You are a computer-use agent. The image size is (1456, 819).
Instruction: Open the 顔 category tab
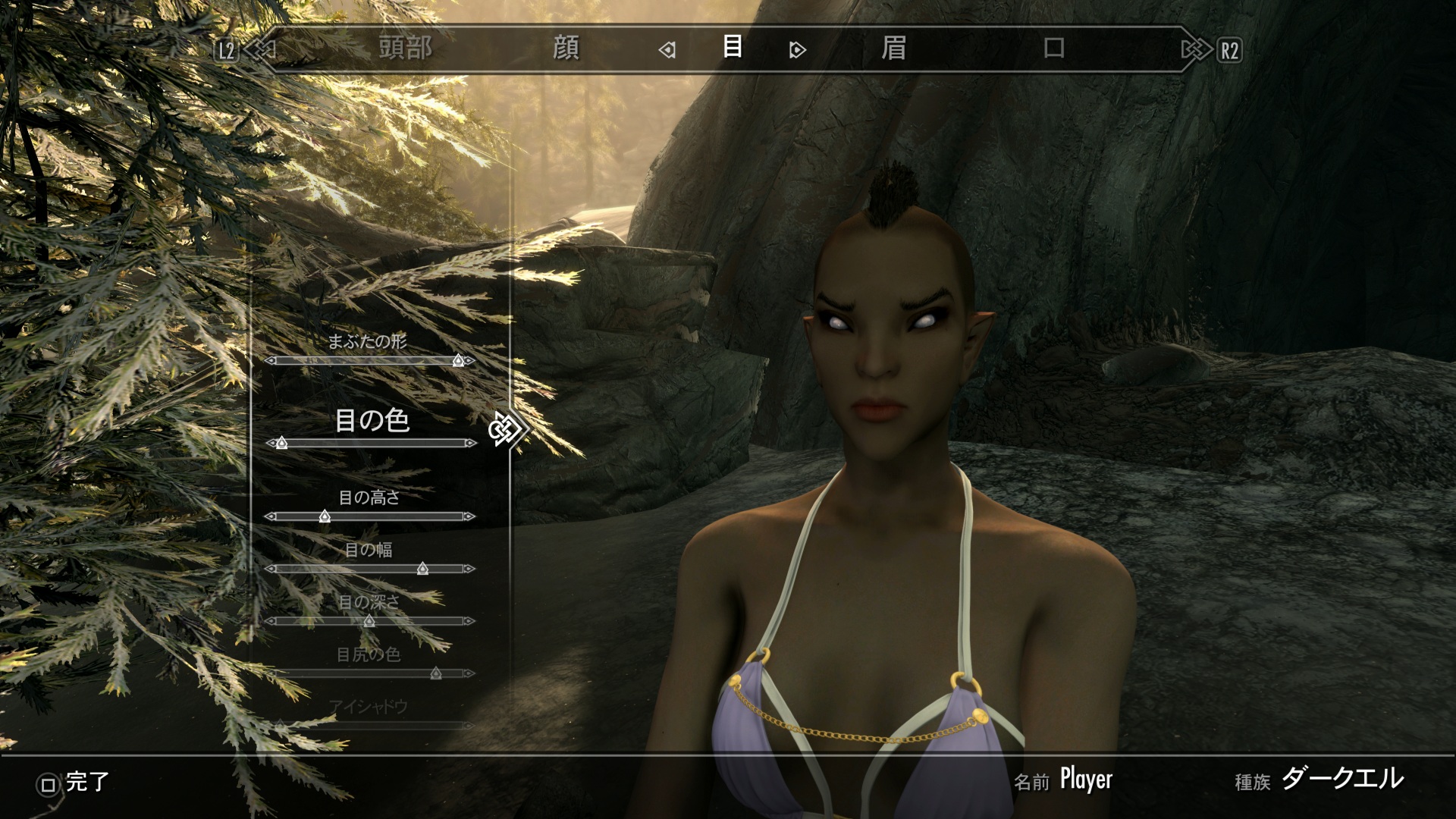pos(566,49)
